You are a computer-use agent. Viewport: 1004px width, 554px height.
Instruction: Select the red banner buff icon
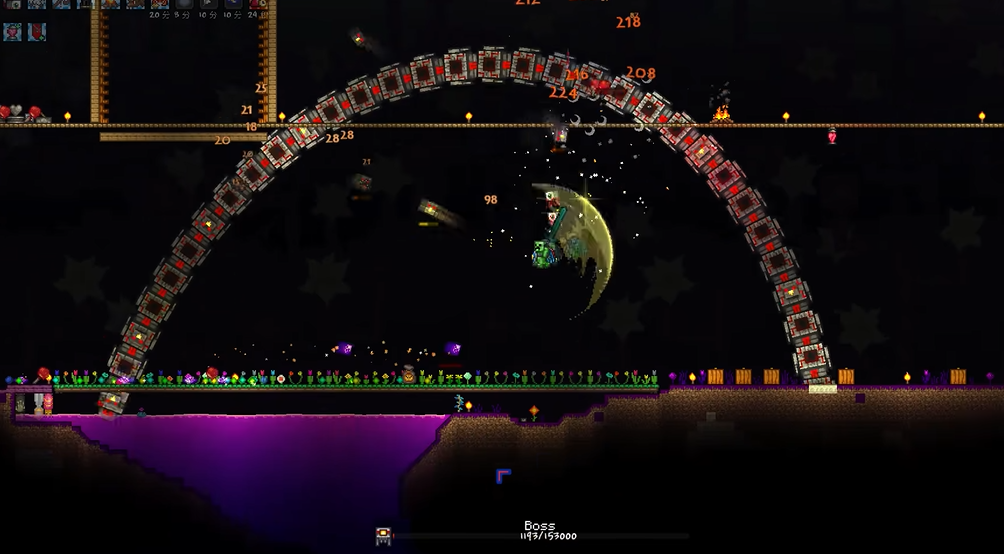click(x=36, y=31)
